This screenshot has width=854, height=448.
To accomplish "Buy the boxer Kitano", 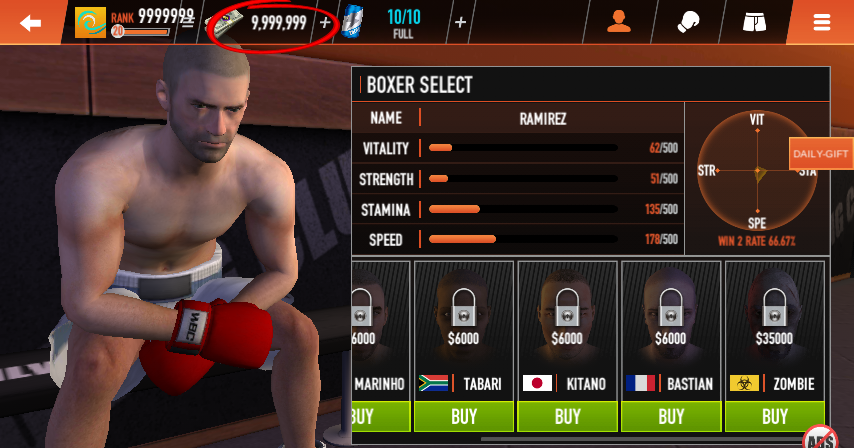I will [567, 416].
